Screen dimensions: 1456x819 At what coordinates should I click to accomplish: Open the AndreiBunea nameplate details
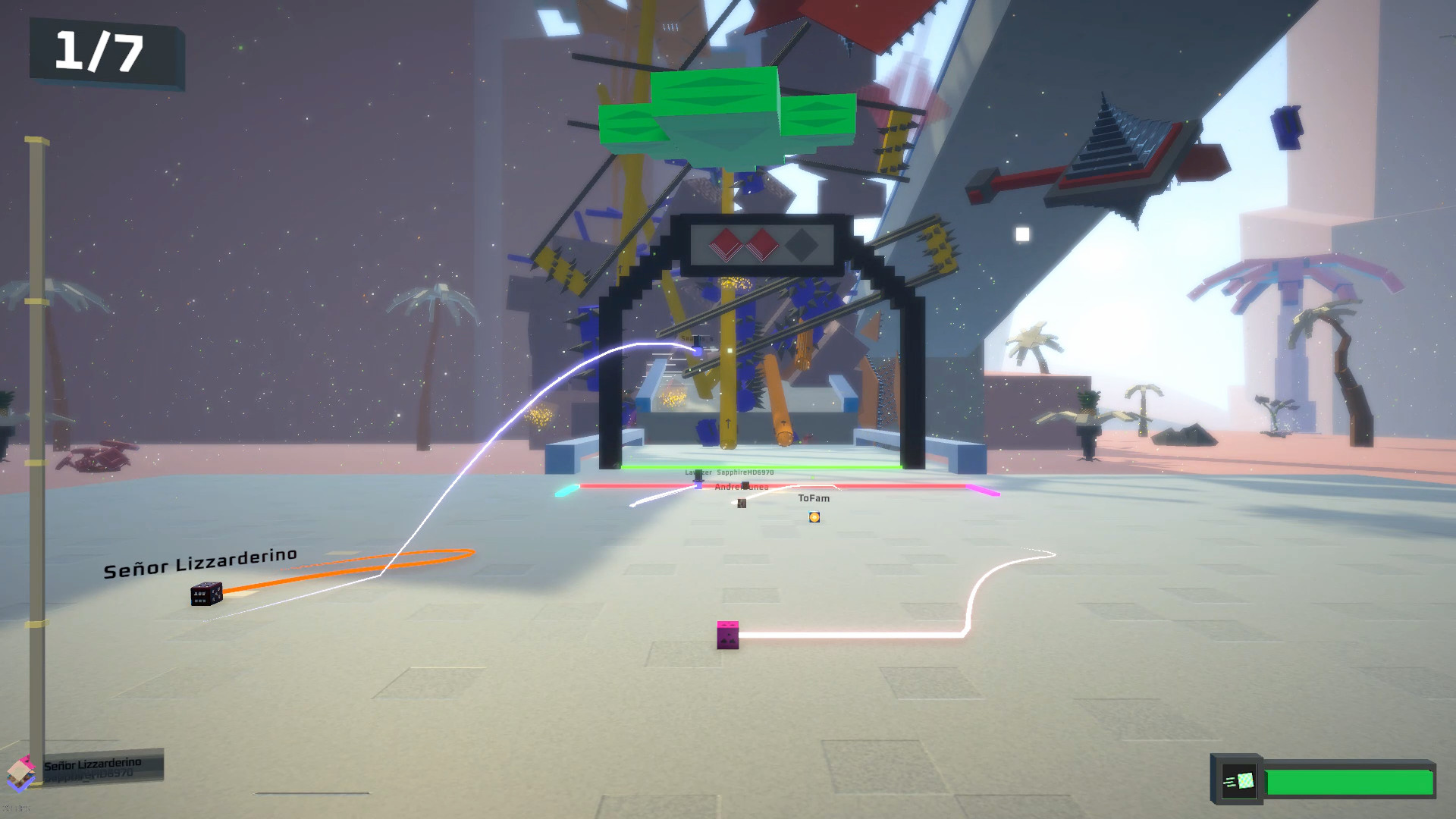pos(742,487)
